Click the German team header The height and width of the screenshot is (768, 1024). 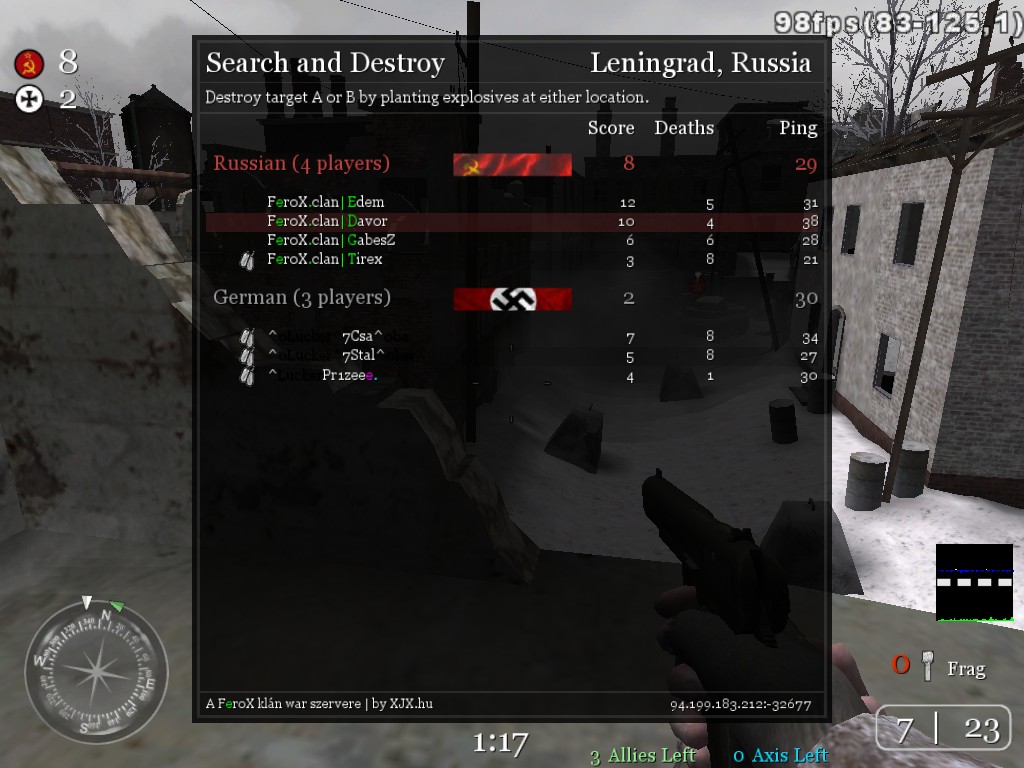pos(301,297)
